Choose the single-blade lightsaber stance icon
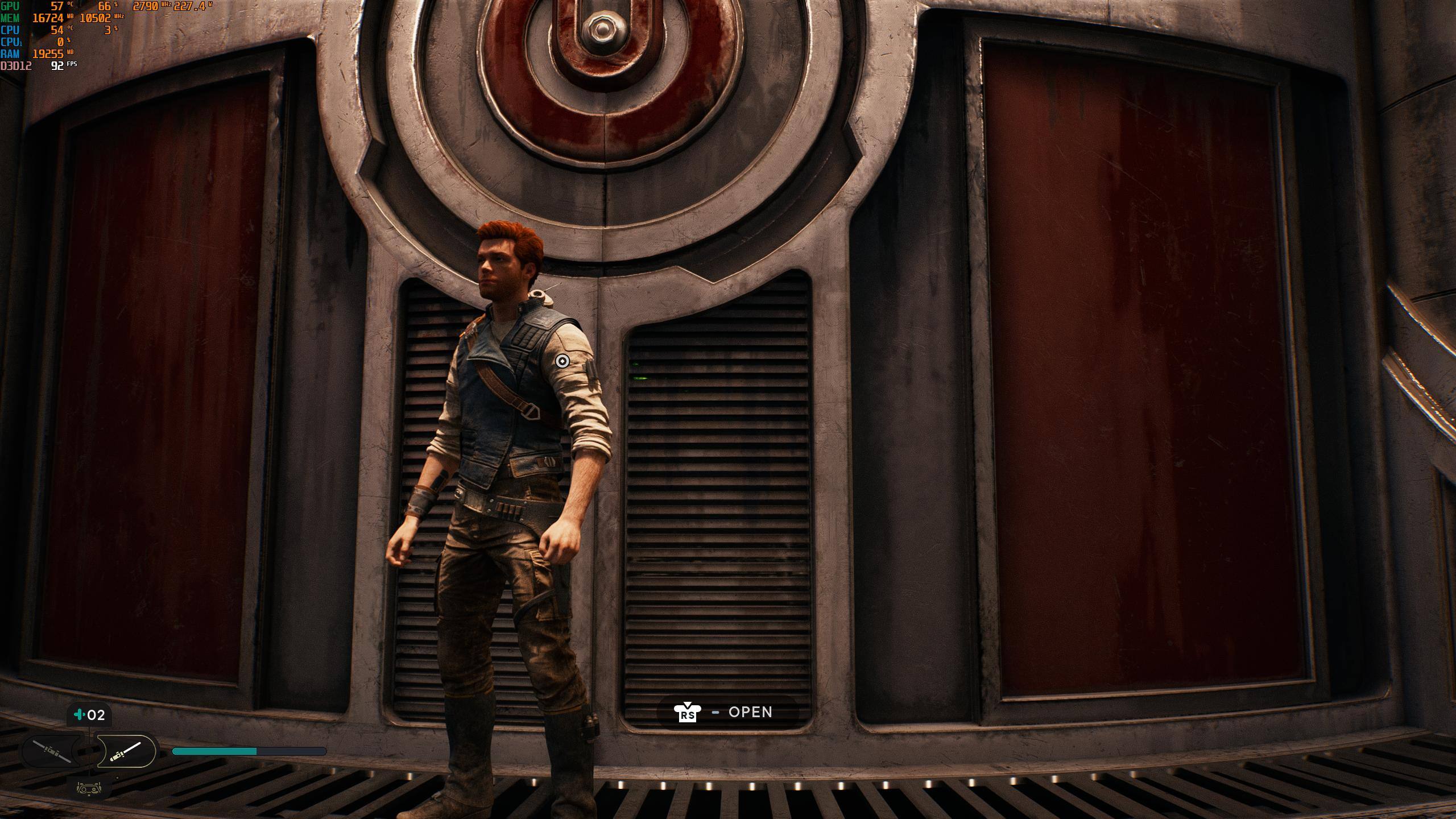This screenshot has height=819, width=1456. click(126, 751)
